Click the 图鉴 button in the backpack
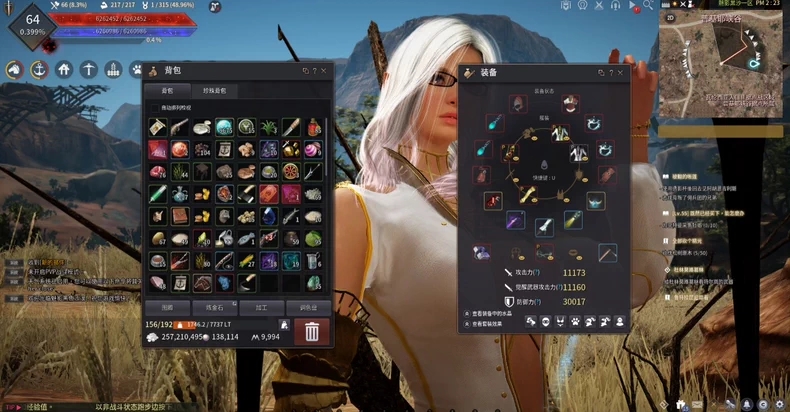This screenshot has width=790, height=412. coord(167,307)
